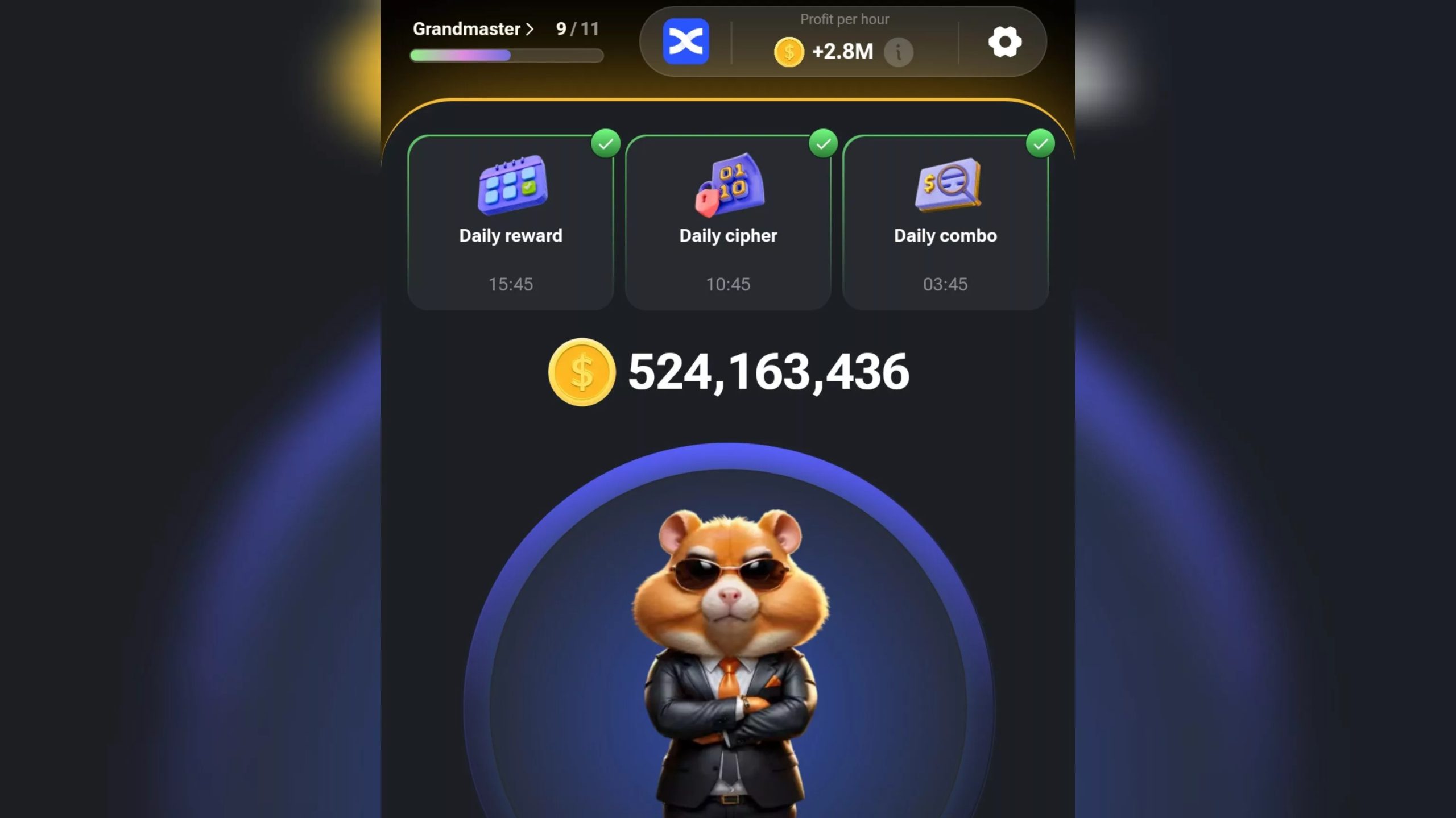
Task: Click the green checkmark on Daily reward
Action: (x=606, y=144)
